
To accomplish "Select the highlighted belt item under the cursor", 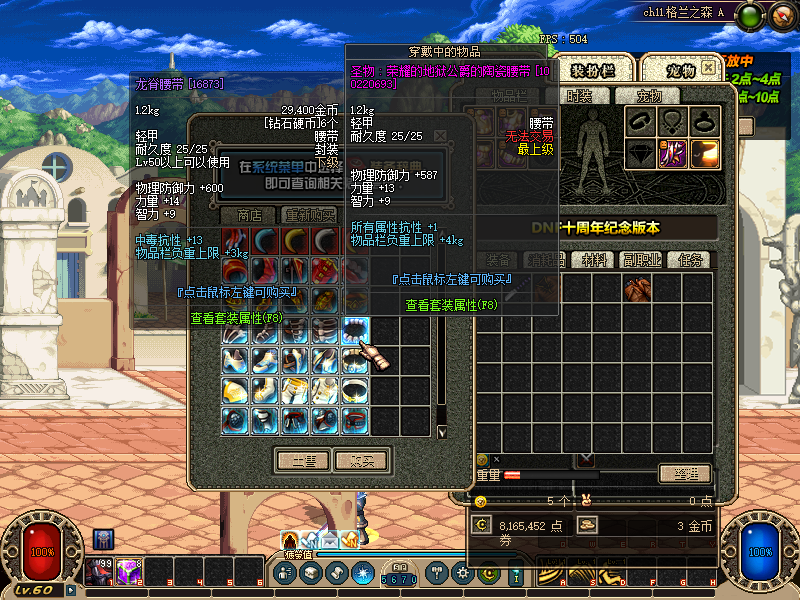I will click(x=356, y=330).
